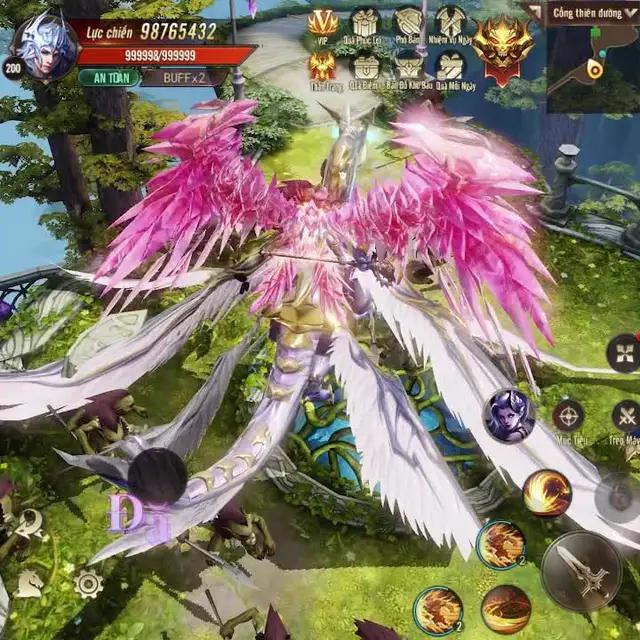Open the VIP menu

(322, 23)
